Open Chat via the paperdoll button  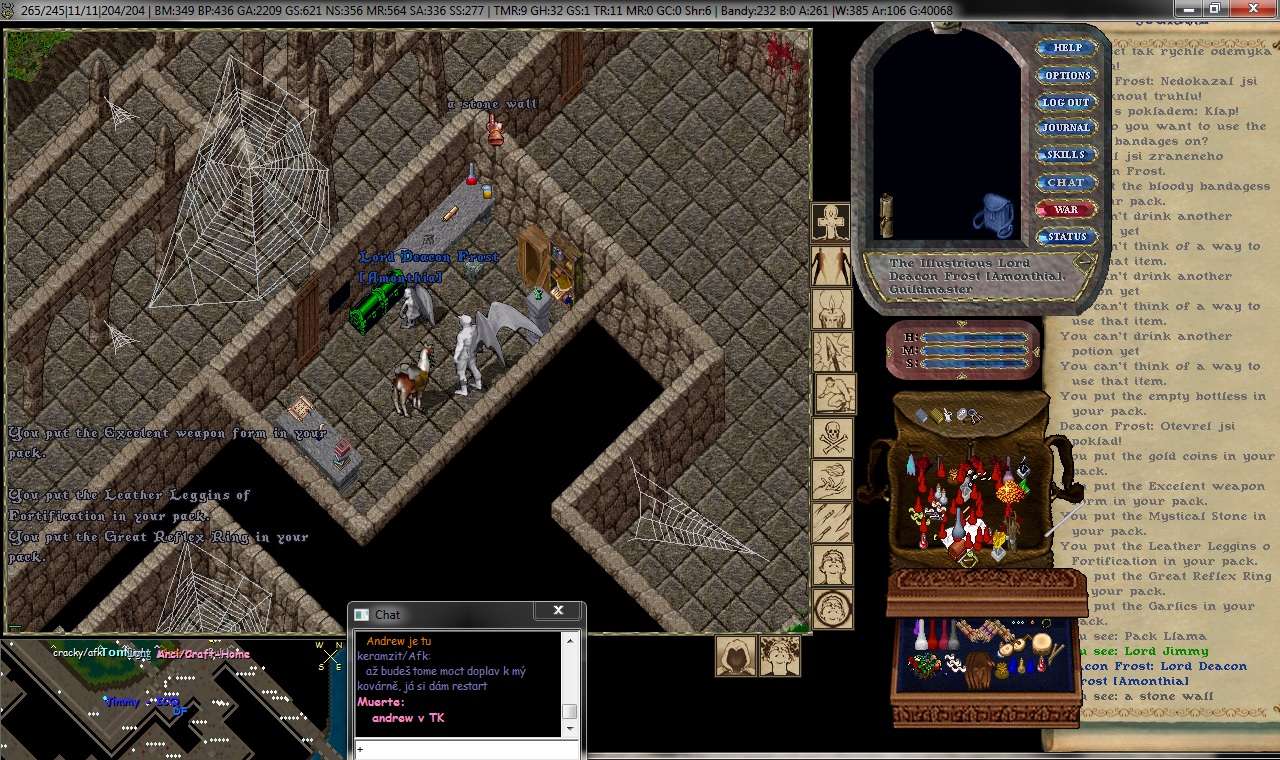coord(1065,183)
